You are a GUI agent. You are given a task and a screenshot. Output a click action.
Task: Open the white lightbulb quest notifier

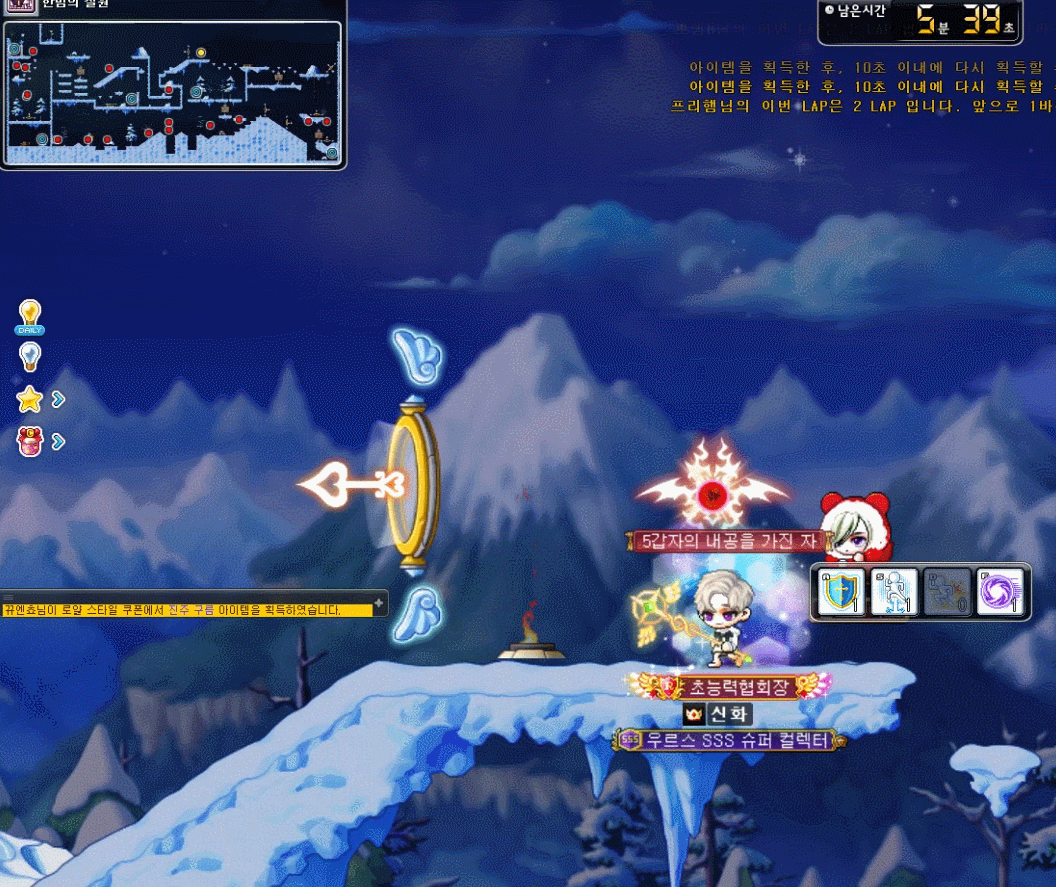click(30, 356)
